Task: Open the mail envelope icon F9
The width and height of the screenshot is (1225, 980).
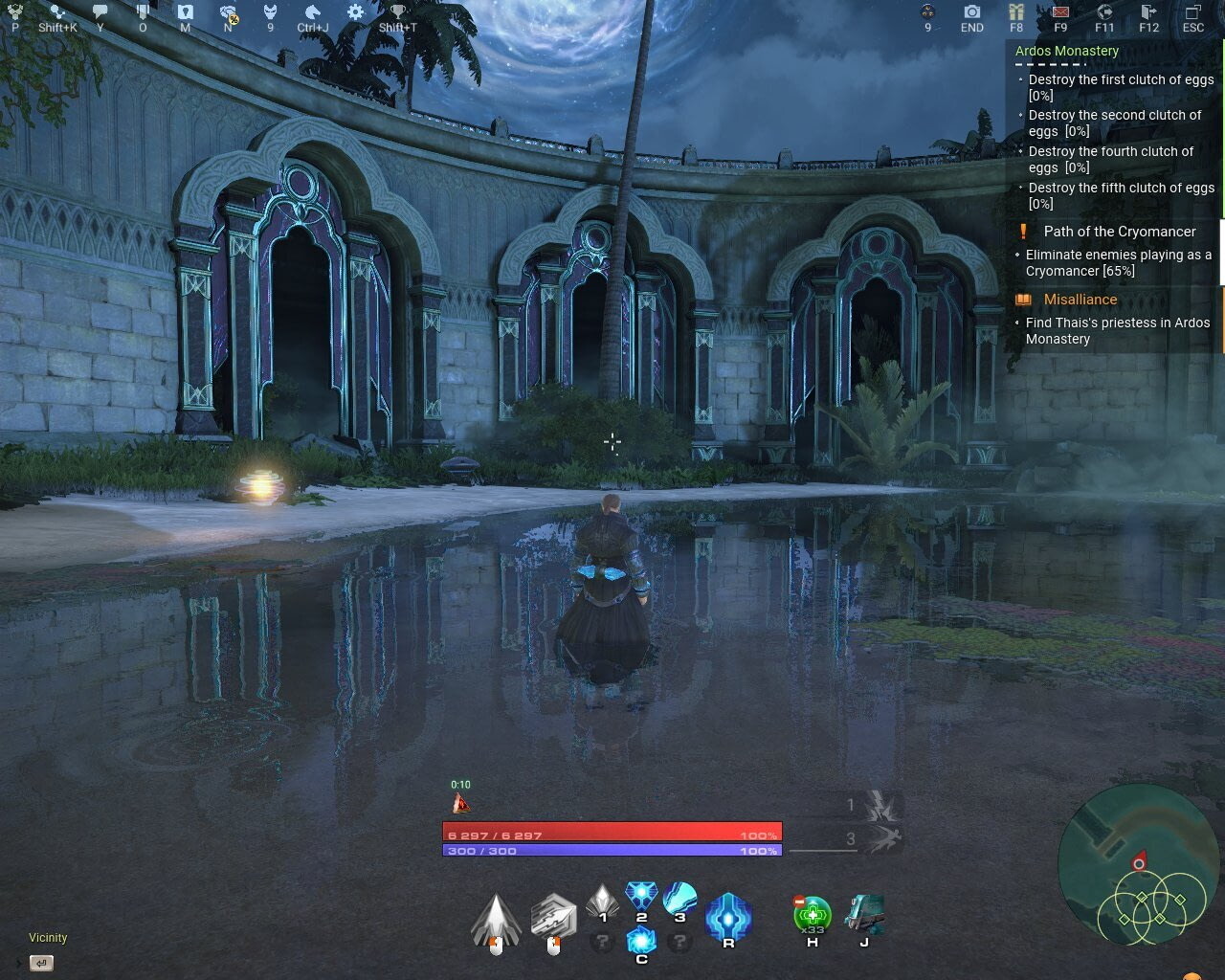Action: (x=1059, y=13)
